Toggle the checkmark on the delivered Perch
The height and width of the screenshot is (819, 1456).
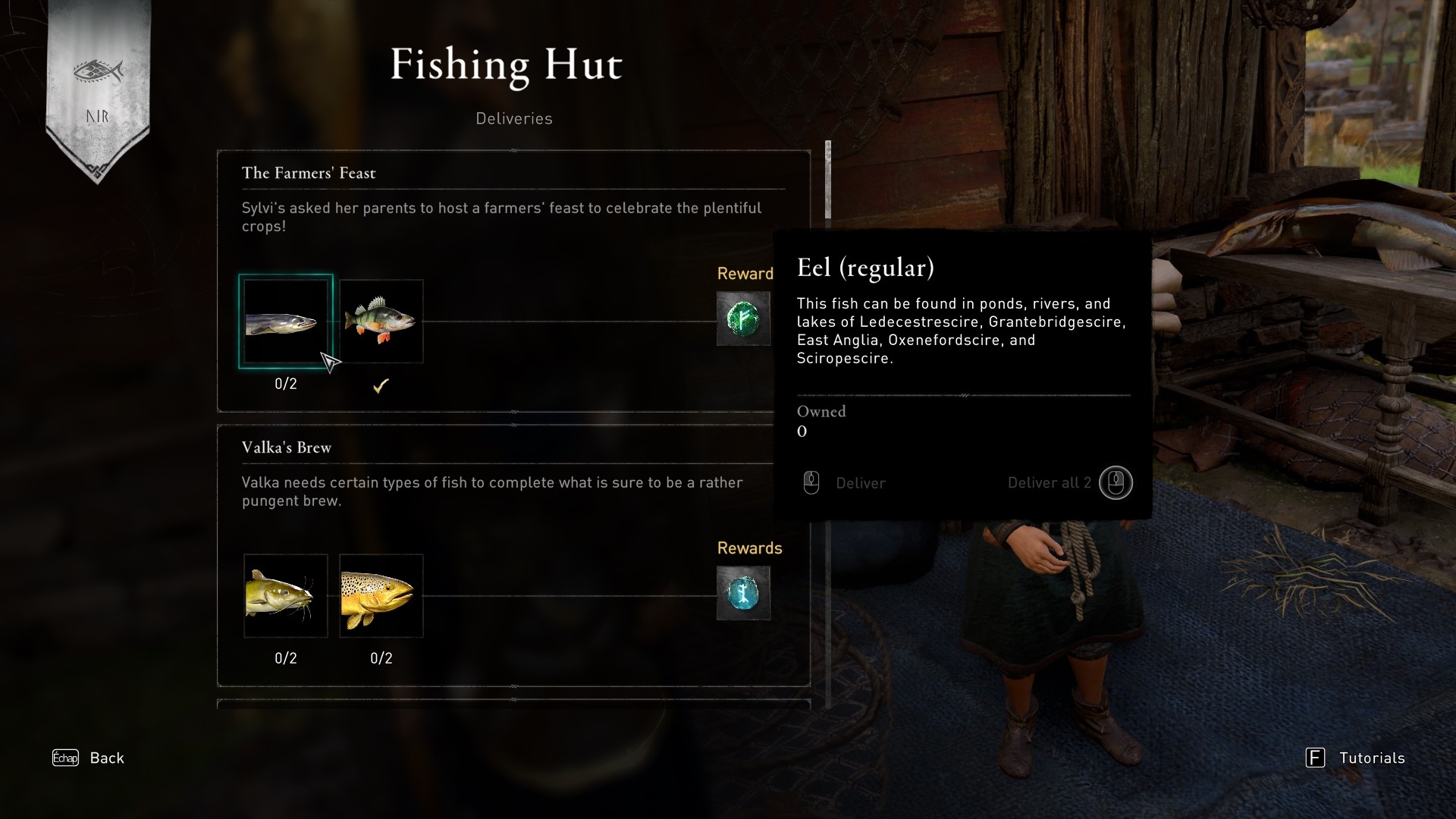(381, 385)
